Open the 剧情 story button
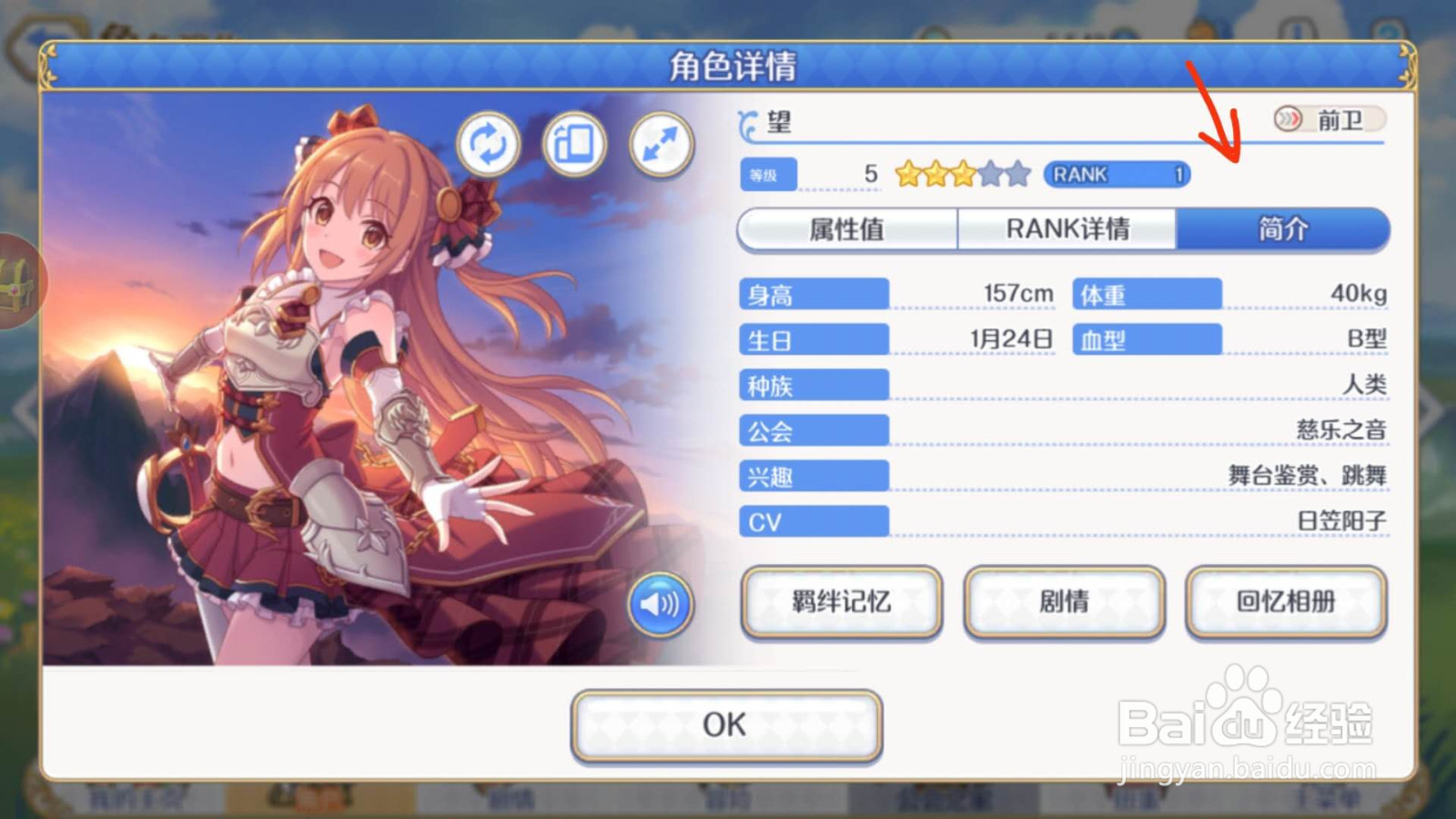Image resolution: width=1456 pixels, height=819 pixels. [1064, 602]
